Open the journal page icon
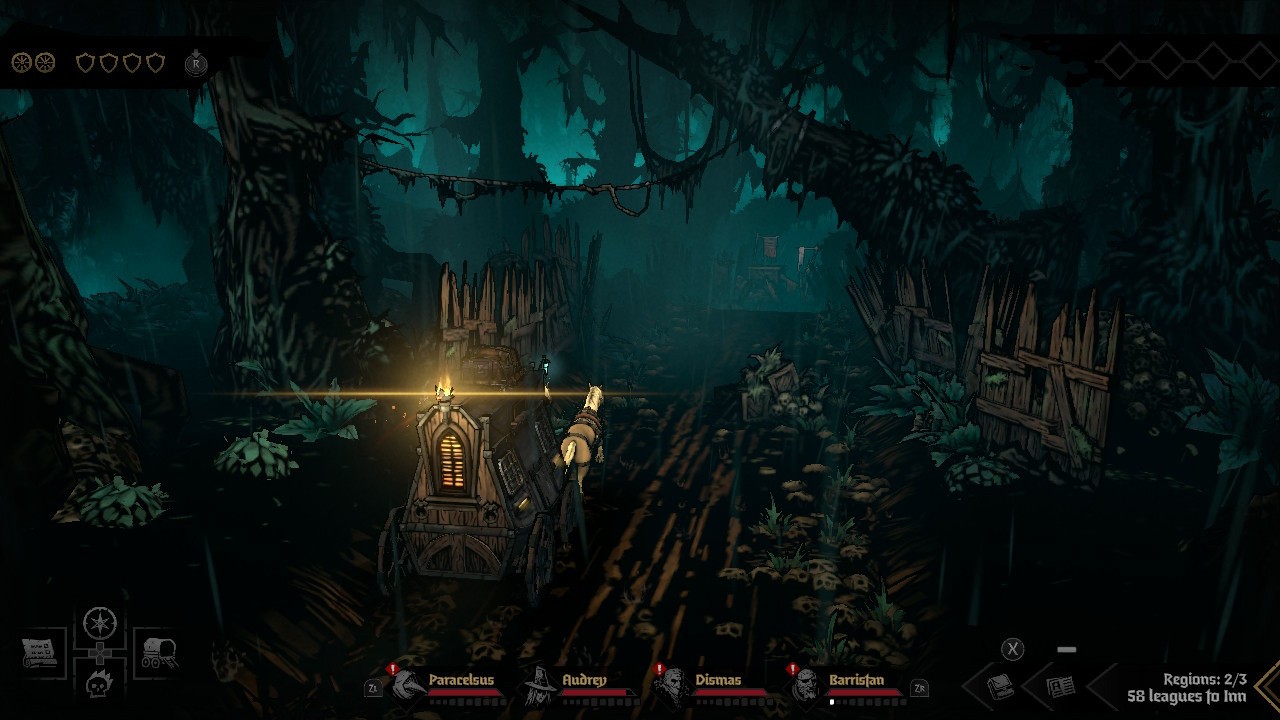This screenshot has width=1280, height=720. pos(1060,686)
